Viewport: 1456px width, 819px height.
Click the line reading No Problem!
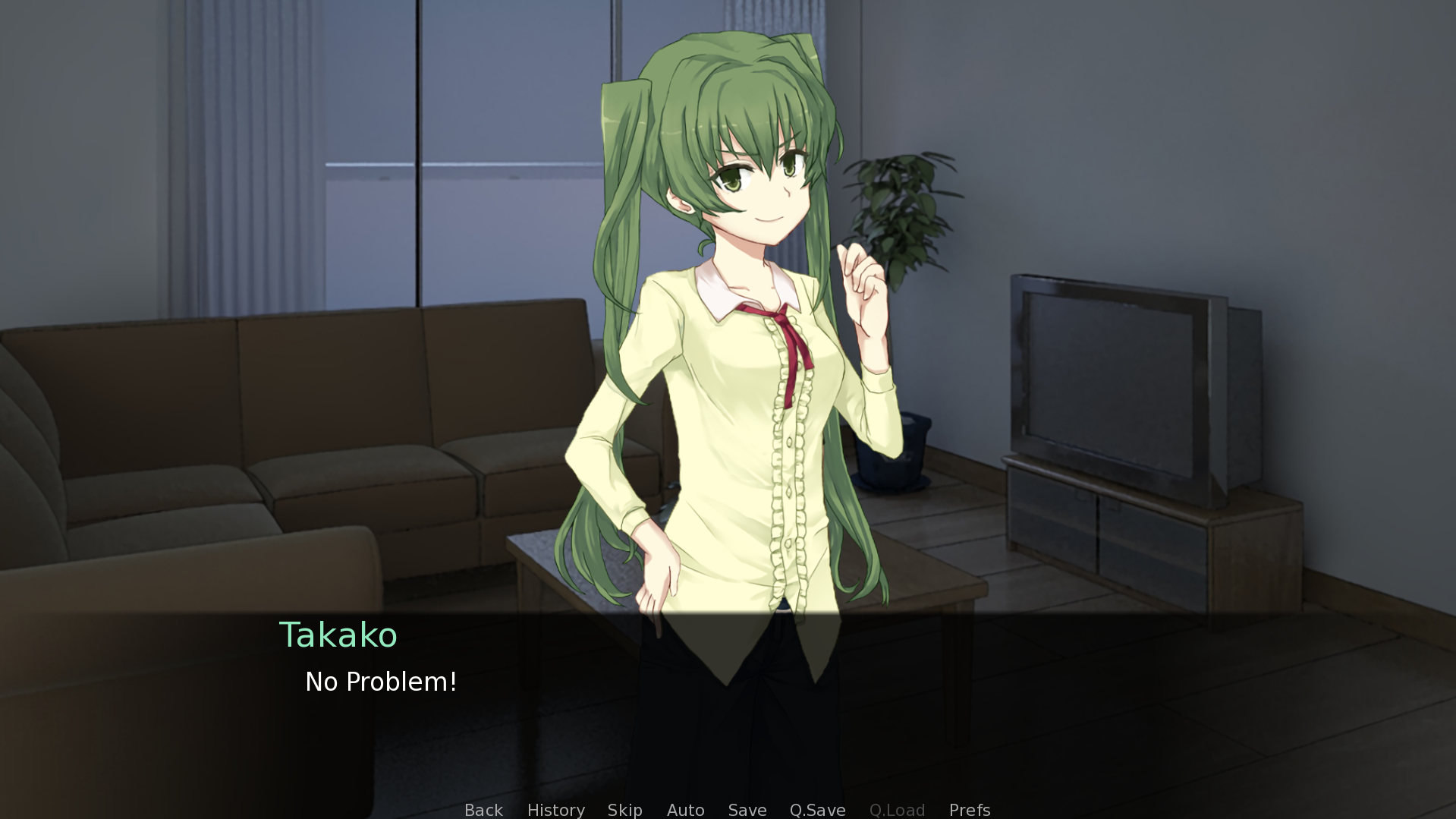(x=379, y=682)
